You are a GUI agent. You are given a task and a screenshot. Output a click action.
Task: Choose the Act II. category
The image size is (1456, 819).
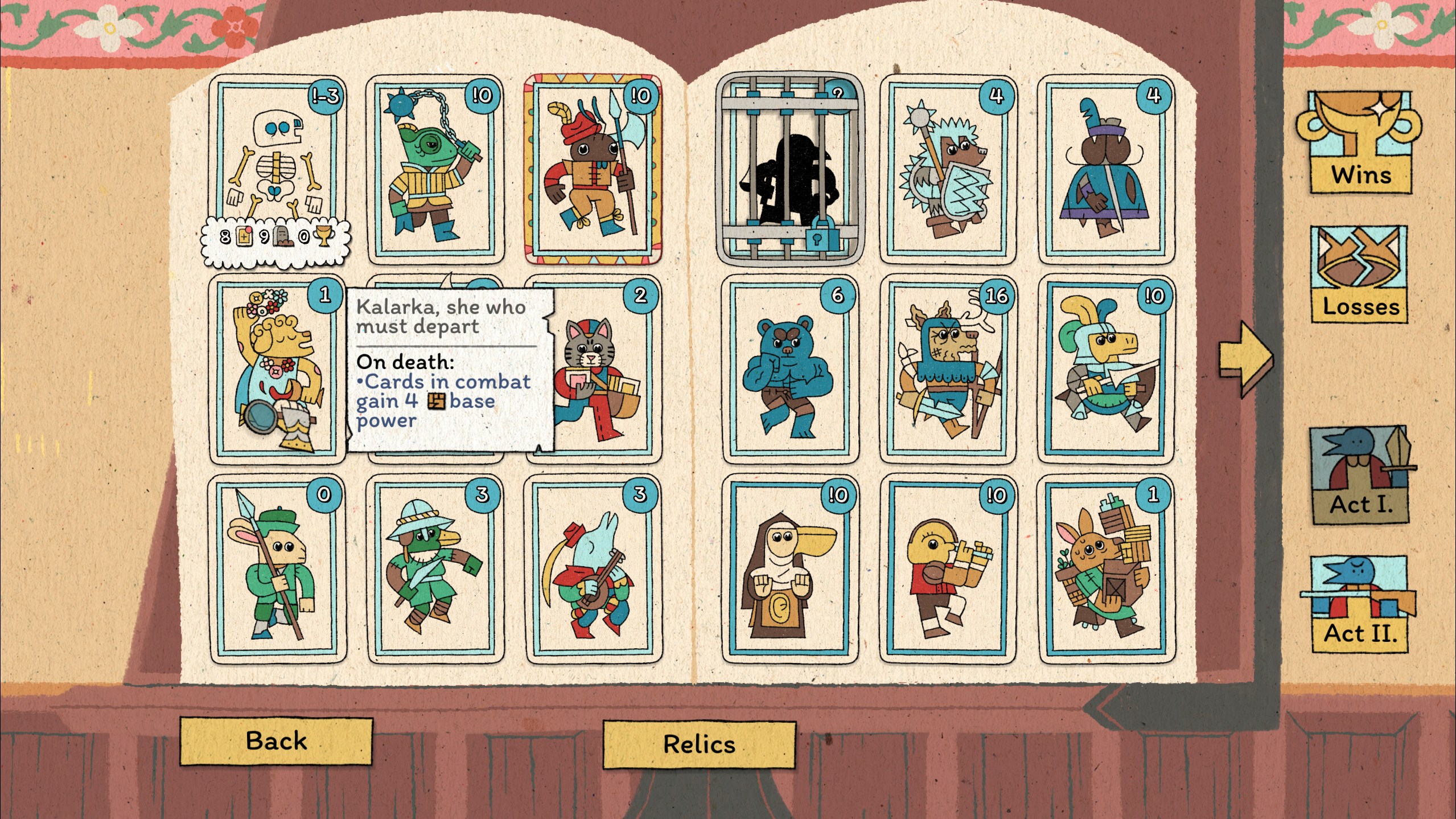[1360, 605]
